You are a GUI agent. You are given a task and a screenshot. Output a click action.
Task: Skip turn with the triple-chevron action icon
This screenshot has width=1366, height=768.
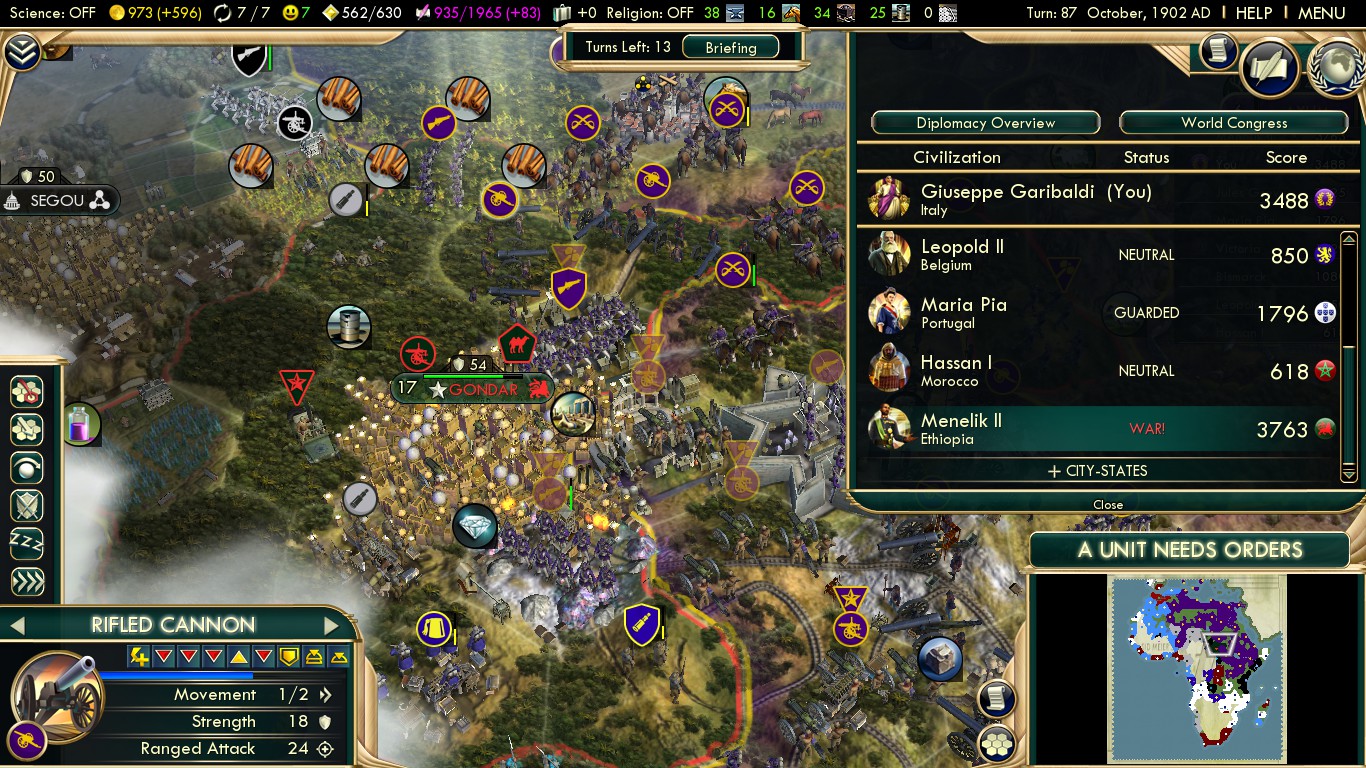click(26, 582)
